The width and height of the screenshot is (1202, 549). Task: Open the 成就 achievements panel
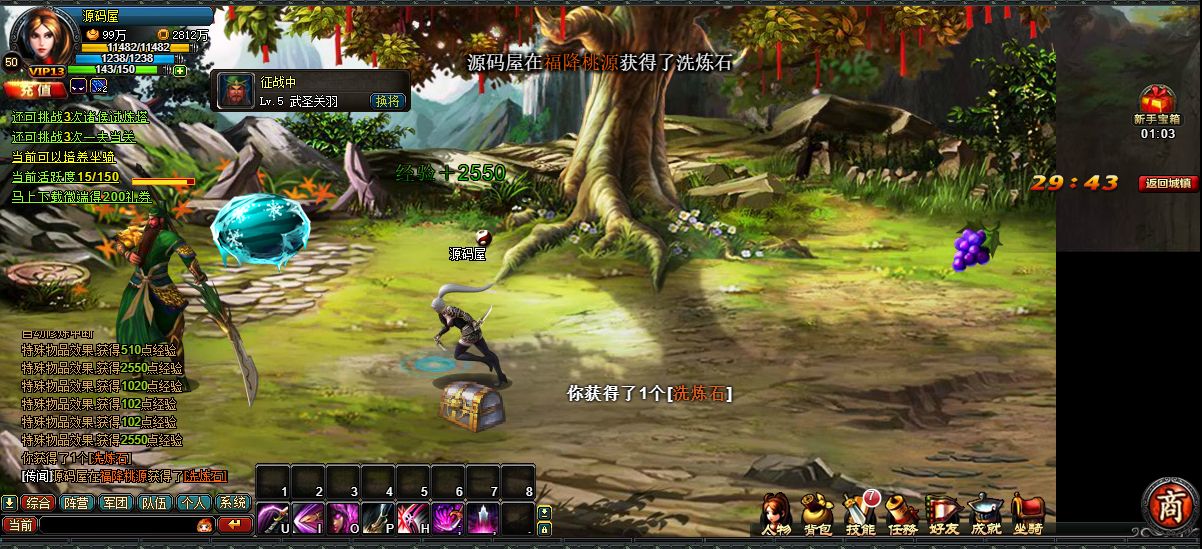click(985, 512)
